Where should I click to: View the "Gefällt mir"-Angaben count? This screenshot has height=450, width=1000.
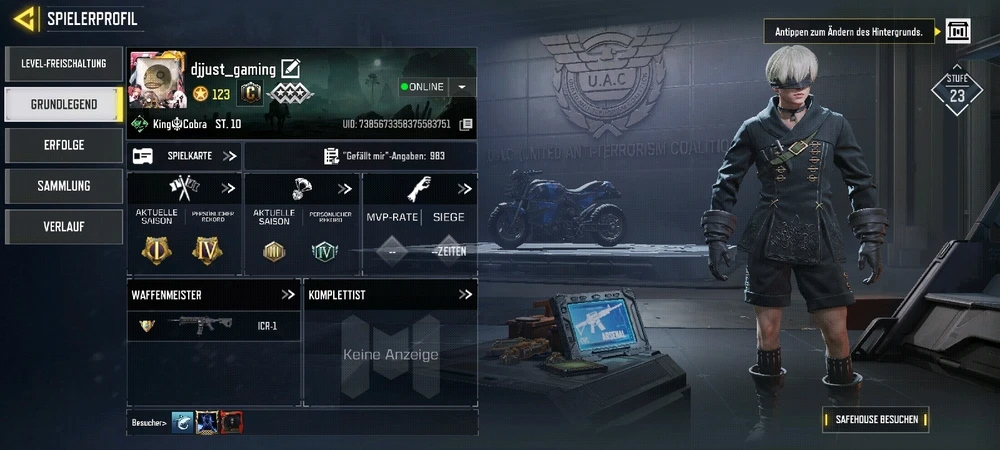[360, 156]
